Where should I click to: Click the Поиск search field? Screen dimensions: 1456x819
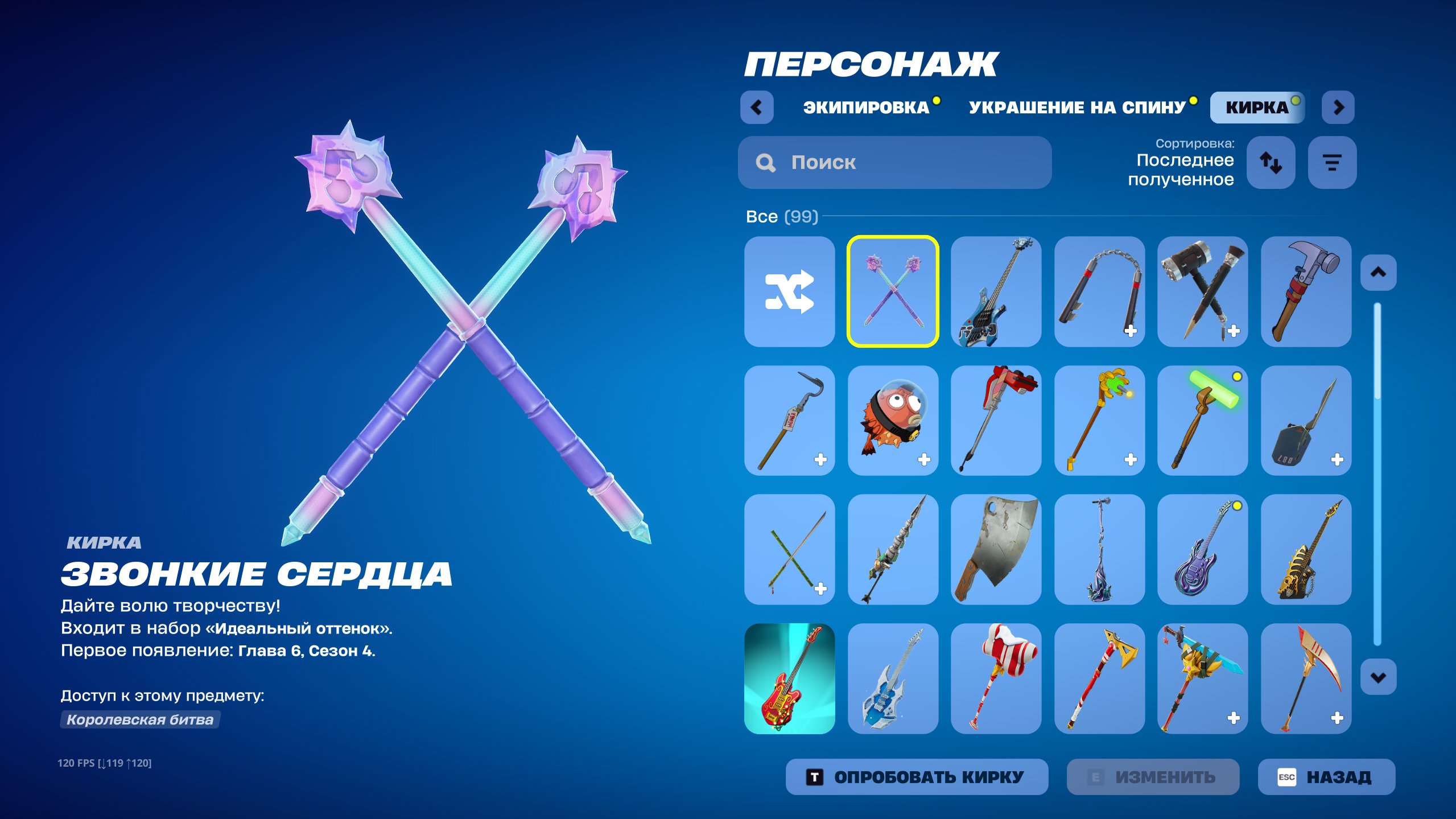(893, 163)
